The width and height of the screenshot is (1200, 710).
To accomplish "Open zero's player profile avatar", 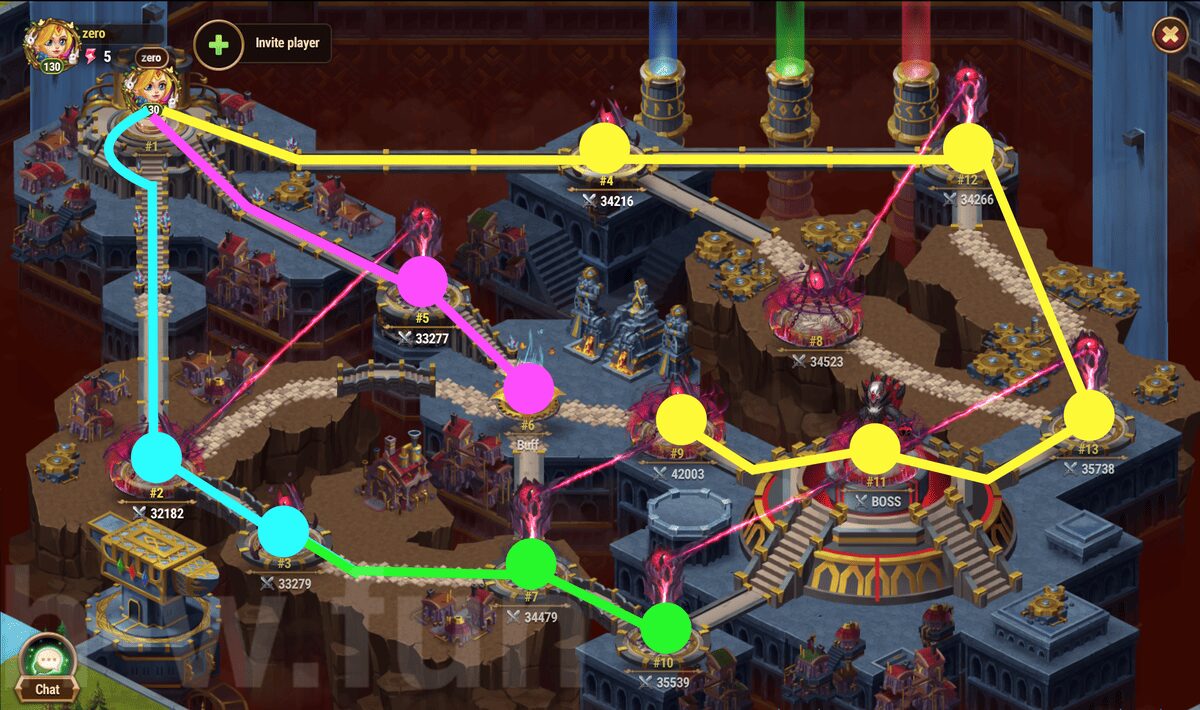I will 48,44.
